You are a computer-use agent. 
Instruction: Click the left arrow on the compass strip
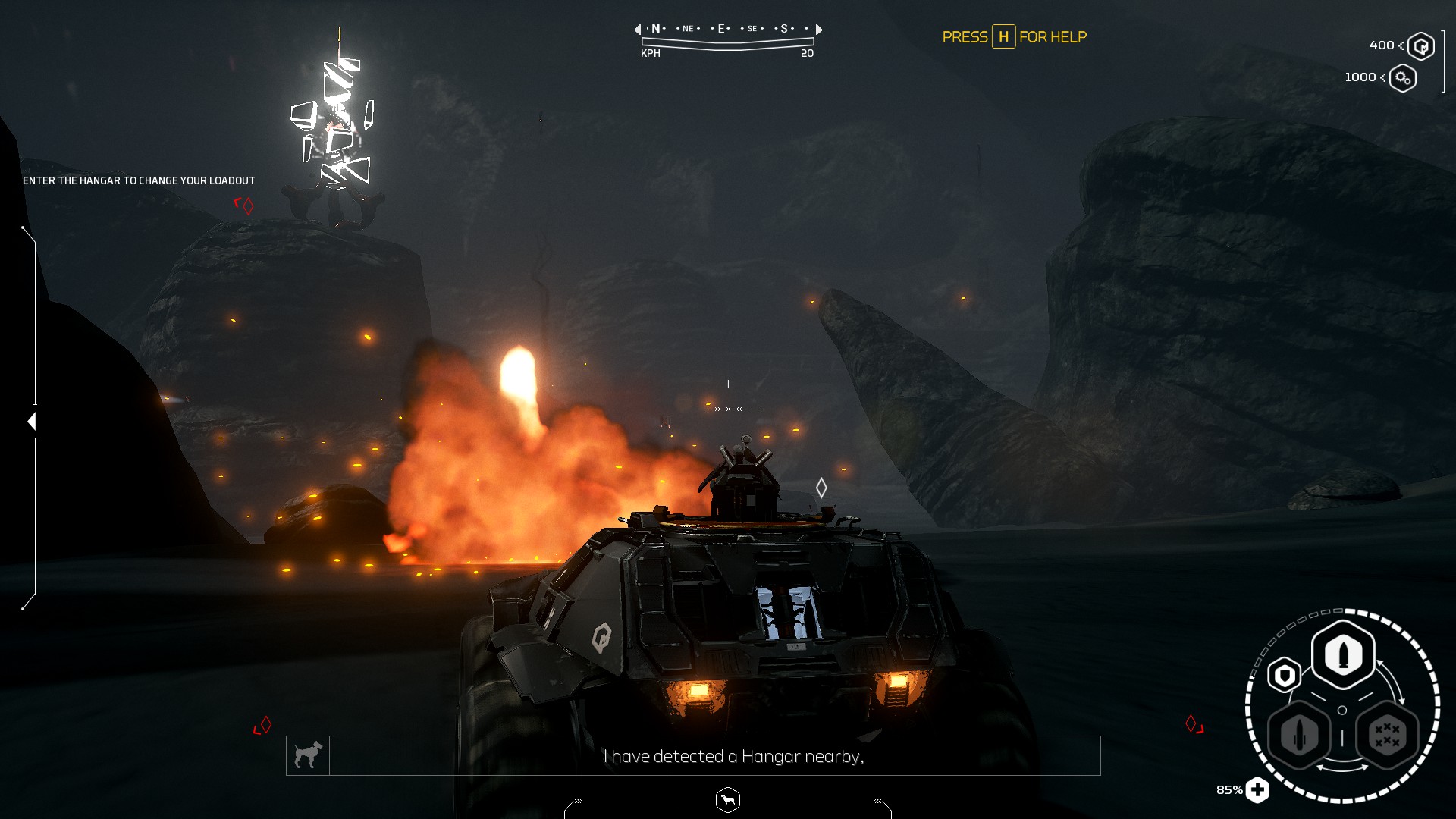(x=637, y=29)
